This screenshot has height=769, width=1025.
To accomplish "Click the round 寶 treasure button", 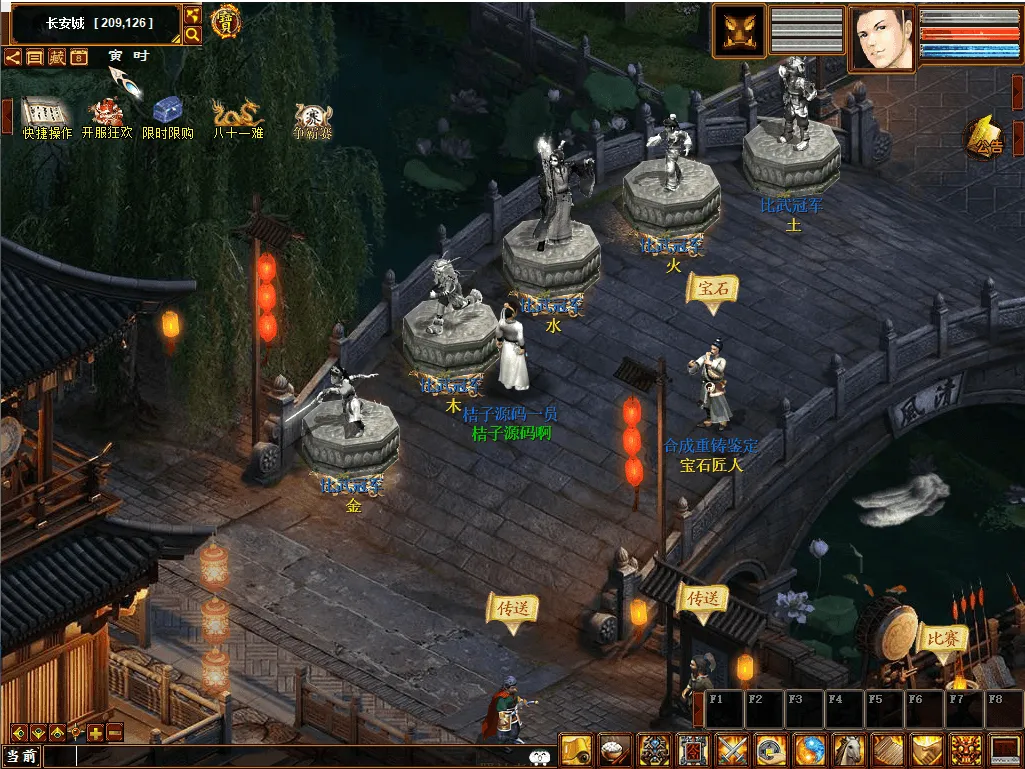I will [x=225, y=22].
